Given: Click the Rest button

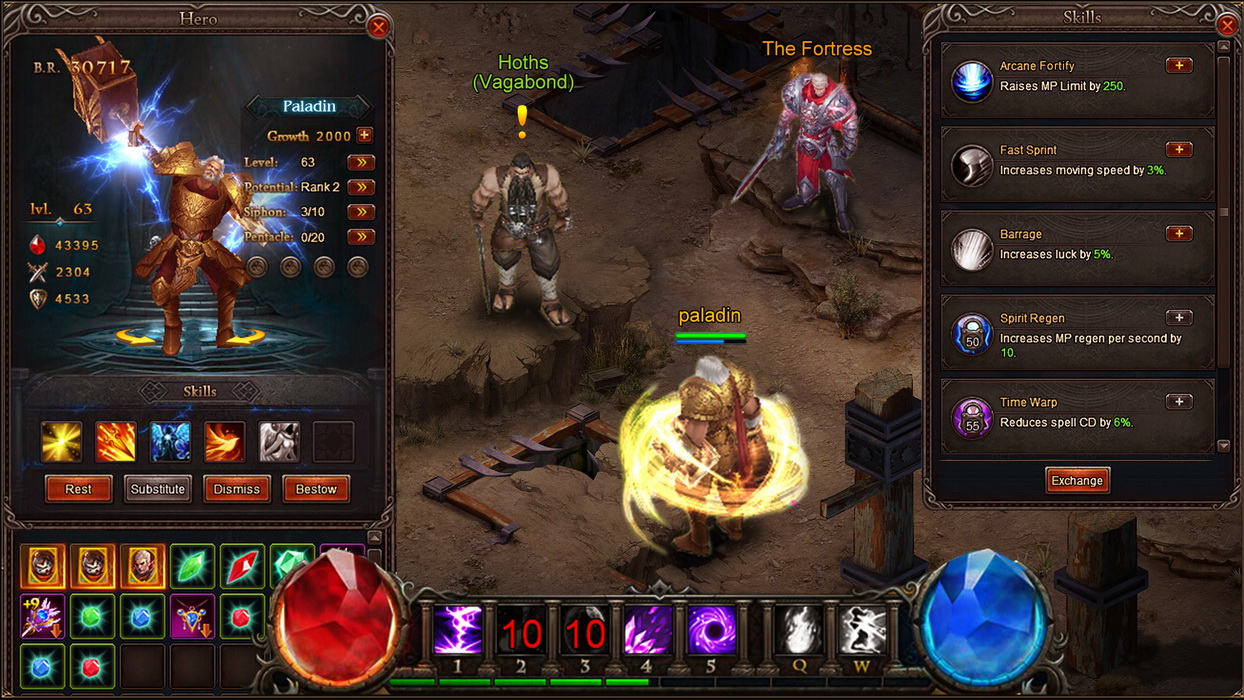Looking at the screenshot, I should pos(78,489).
